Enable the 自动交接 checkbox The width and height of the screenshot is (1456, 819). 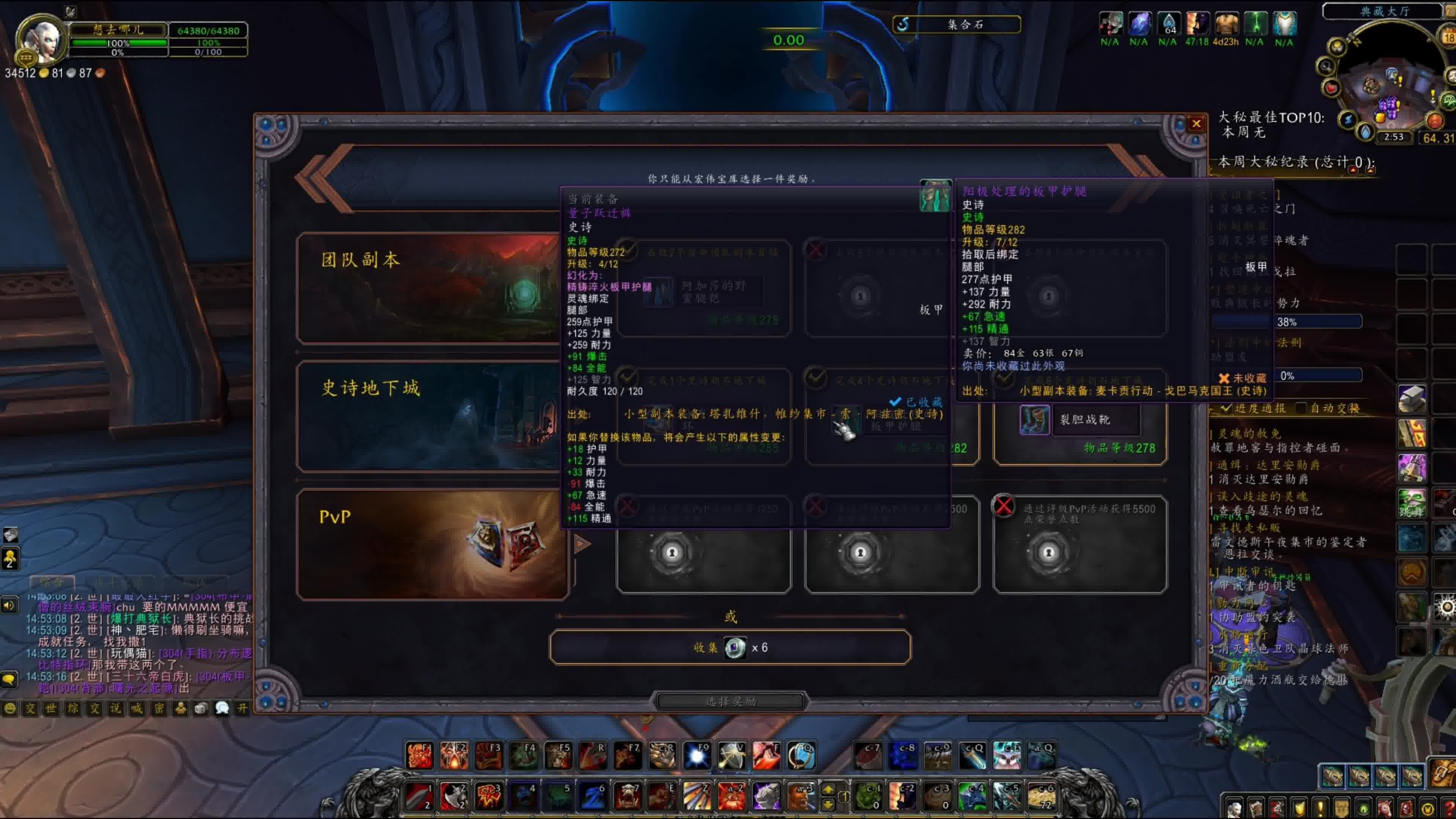pyautogui.click(x=1301, y=408)
